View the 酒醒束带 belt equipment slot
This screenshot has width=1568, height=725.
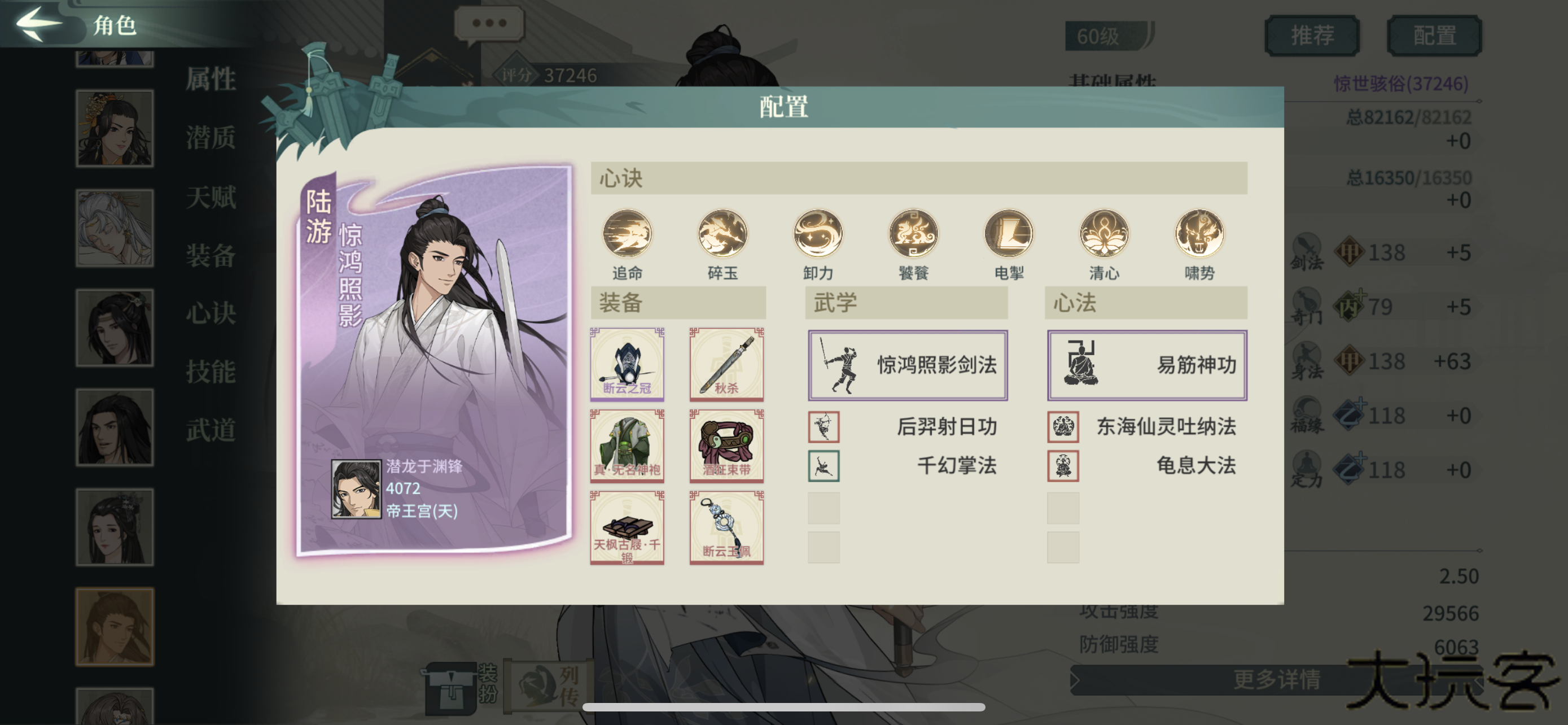pyautogui.click(x=726, y=447)
